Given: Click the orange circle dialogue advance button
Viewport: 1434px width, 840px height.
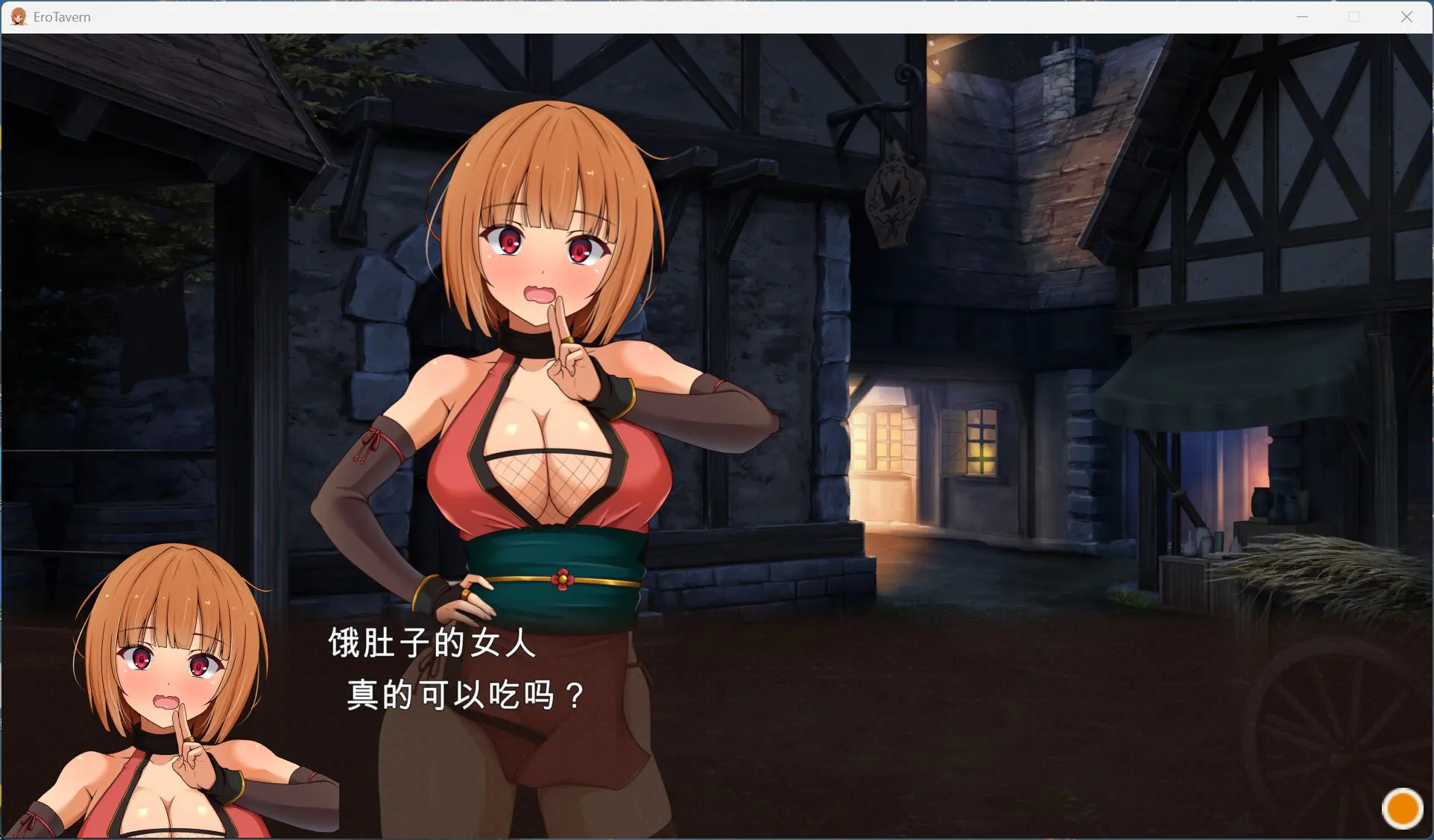Looking at the screenshot, I should 1402,809.
